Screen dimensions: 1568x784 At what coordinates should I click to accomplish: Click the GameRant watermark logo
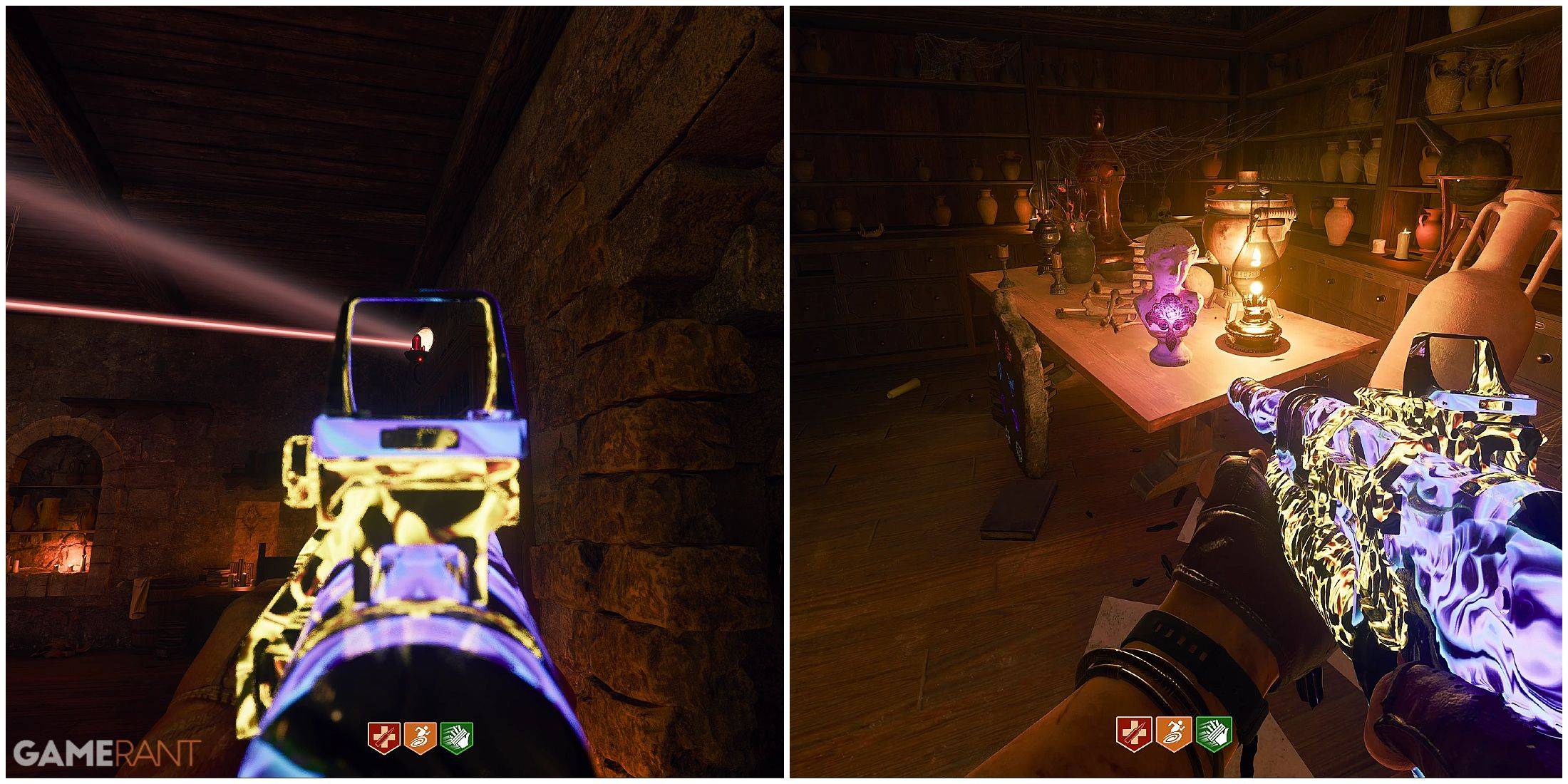tap(107, 753)
